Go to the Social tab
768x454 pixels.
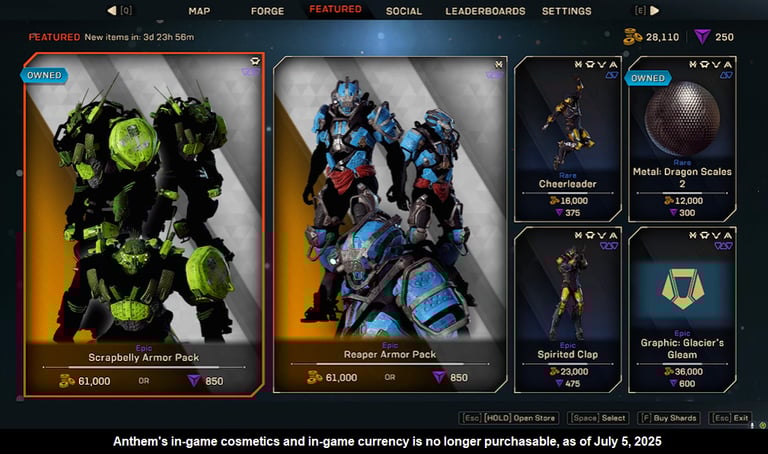pos(403,11)
